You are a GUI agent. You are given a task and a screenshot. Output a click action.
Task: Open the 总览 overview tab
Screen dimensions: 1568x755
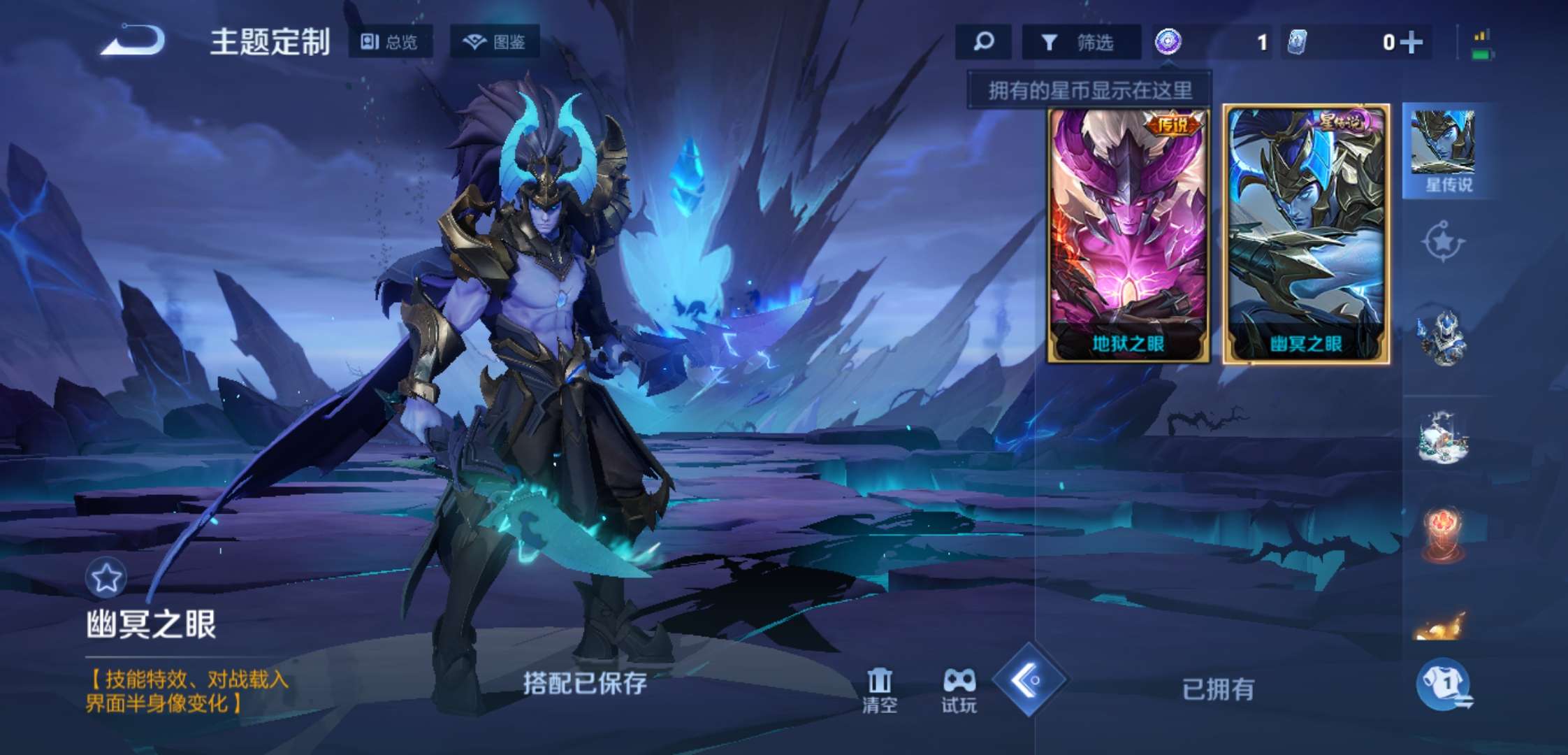pos(390,42)
